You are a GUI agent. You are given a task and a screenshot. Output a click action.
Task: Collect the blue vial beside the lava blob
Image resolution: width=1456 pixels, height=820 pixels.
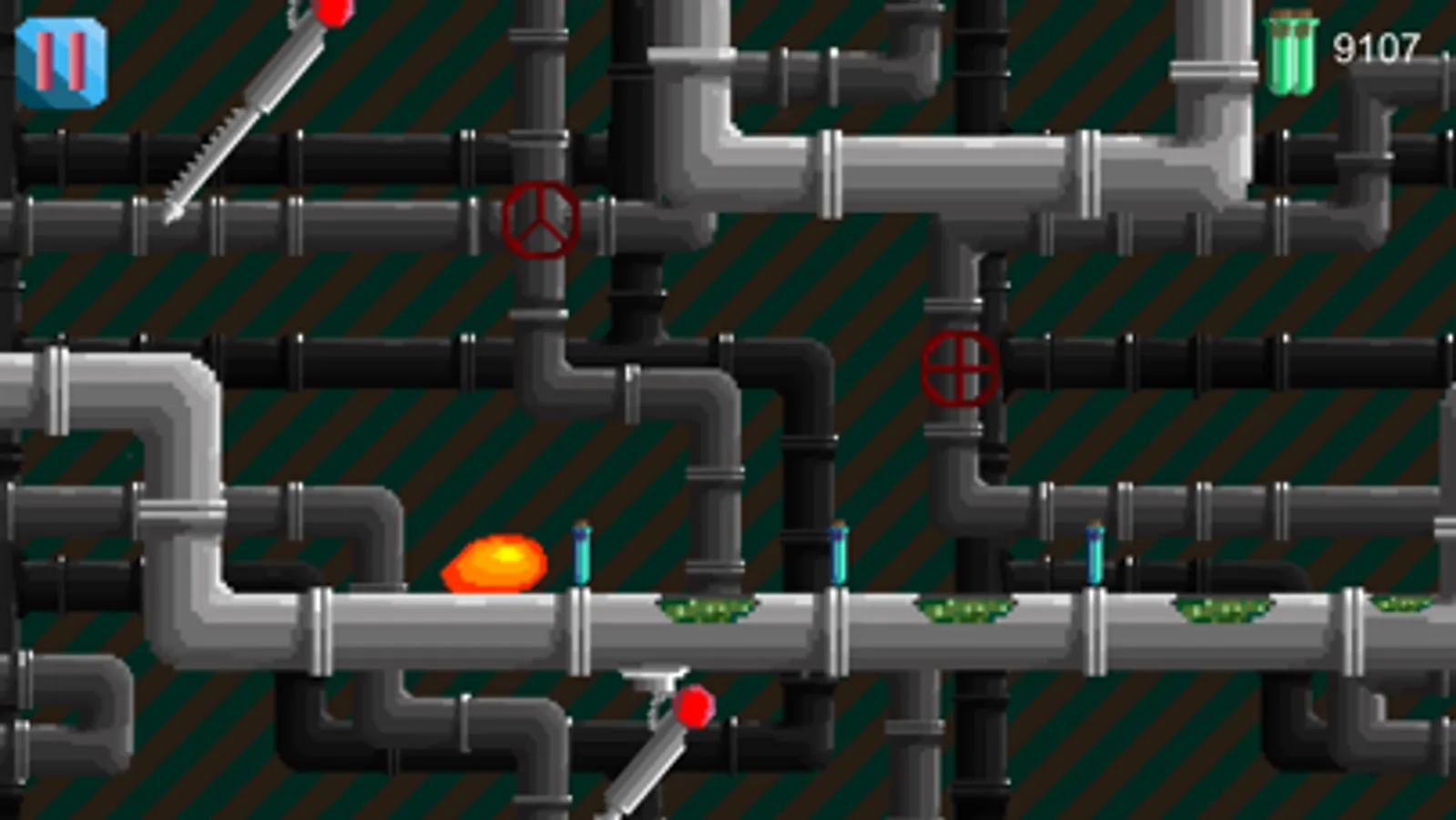583,556
